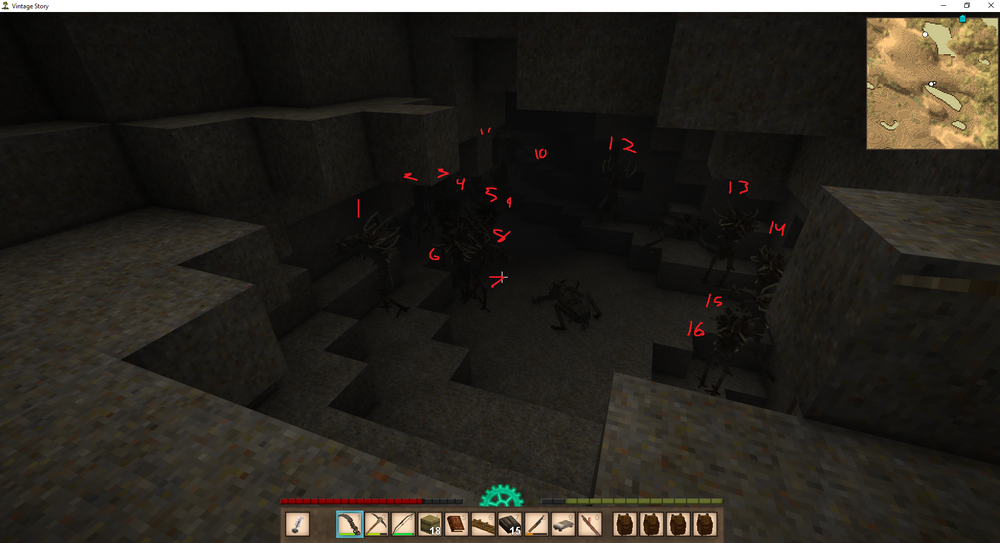The width and height of the screenshot is (1000, 543).
Task: Select the hotbar slot numbered 8
Action: pos(537,524)
